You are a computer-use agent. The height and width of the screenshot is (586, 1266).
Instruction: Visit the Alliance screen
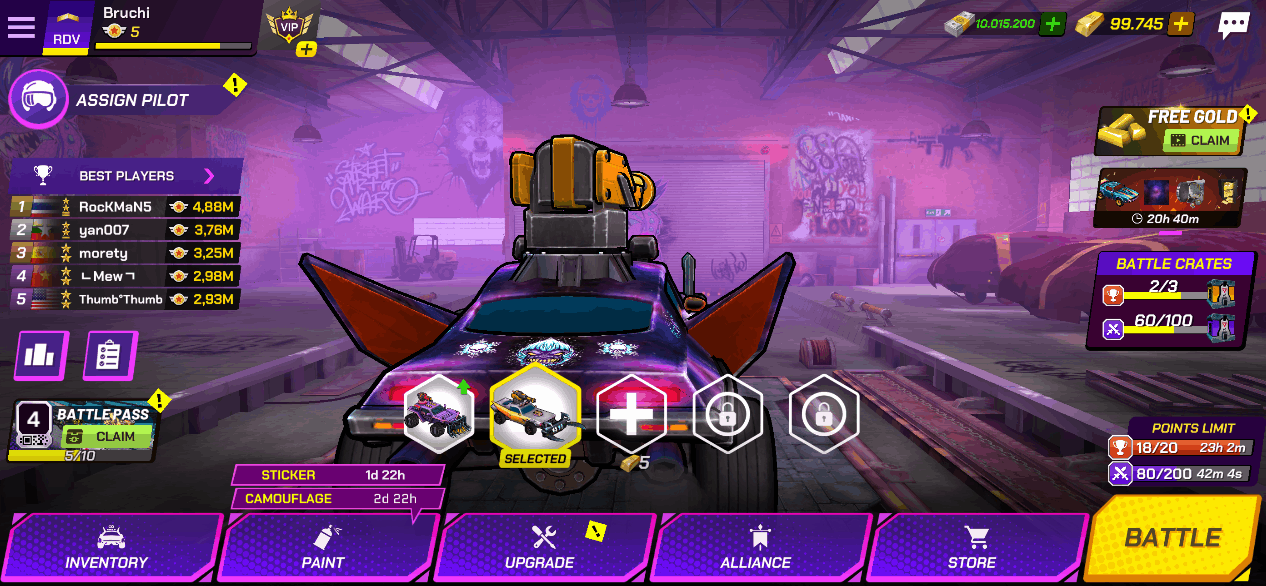coord(756,548)
